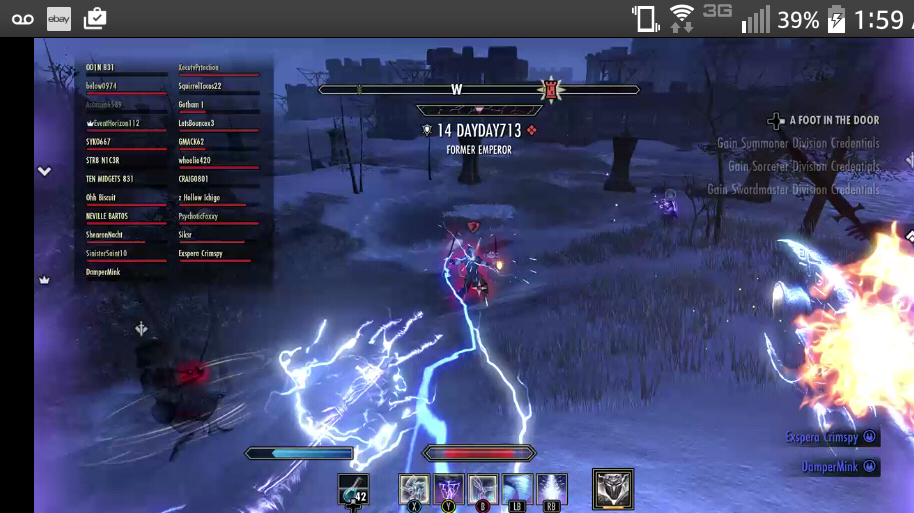Tap the voicemail notification icon
This screenshot has width=914, height=513.
pyautogui.click(x=22, y=18)
